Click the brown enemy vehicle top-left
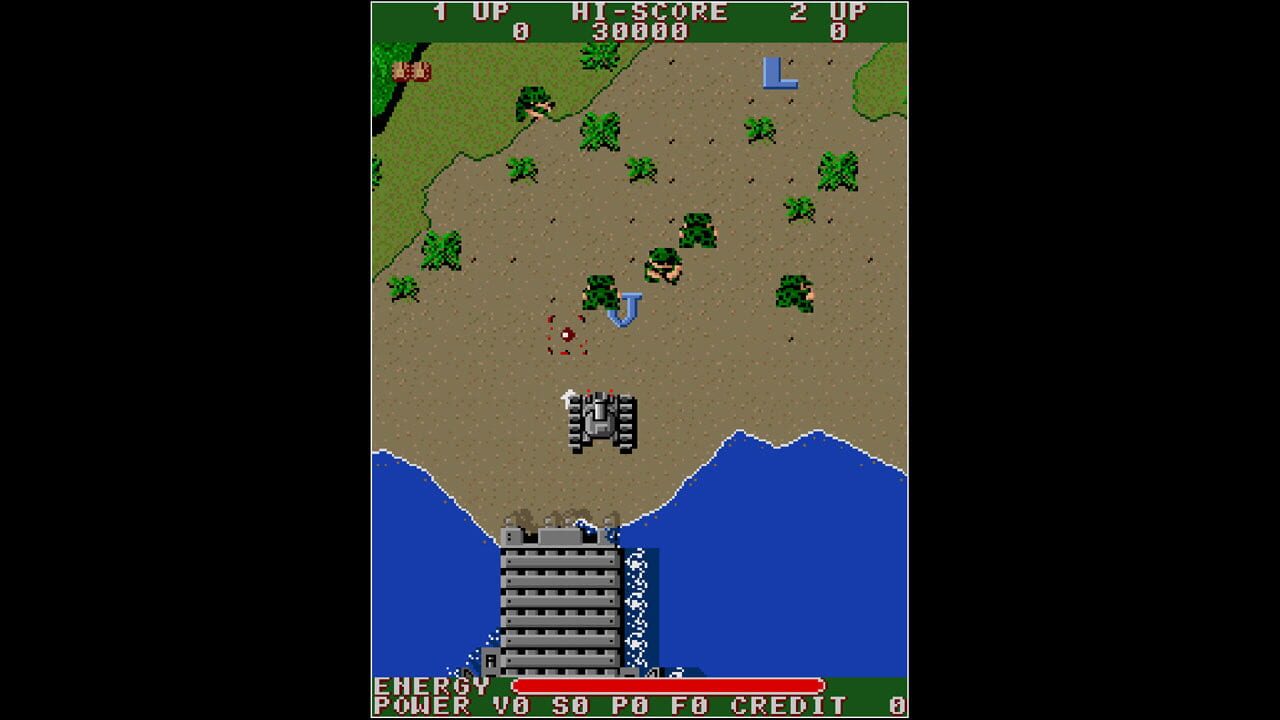This screenshot has height=720, width=1280. 410,71
